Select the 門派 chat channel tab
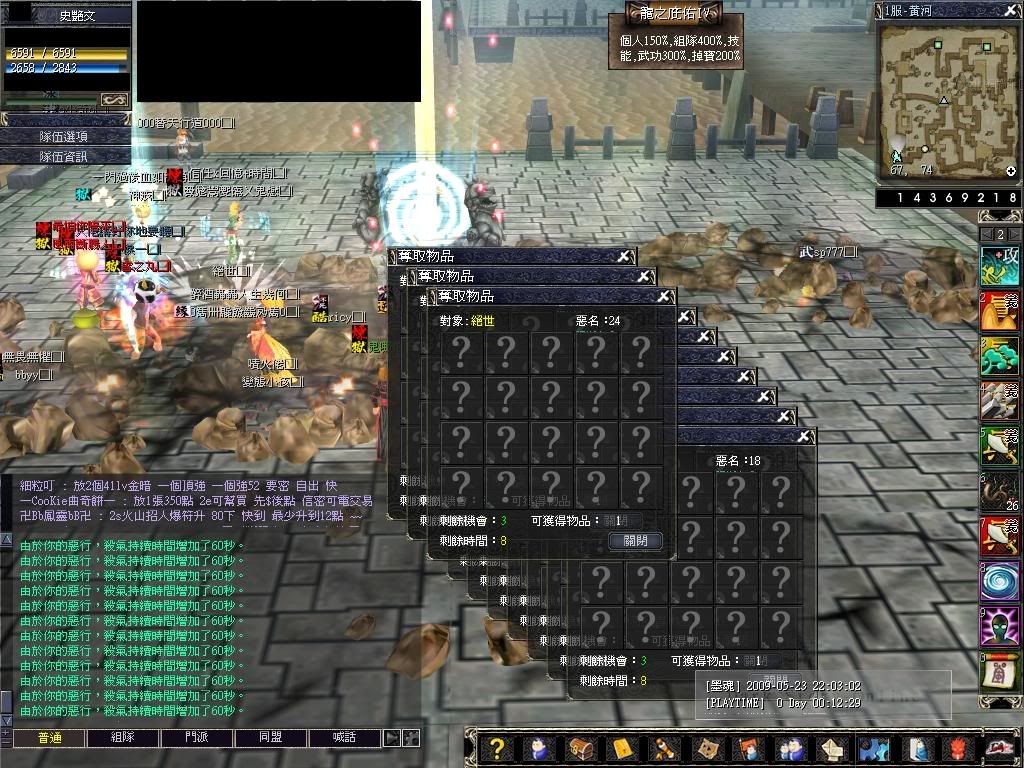The image size is (1024, 768). pyautogui.click(x=197, y=737)
